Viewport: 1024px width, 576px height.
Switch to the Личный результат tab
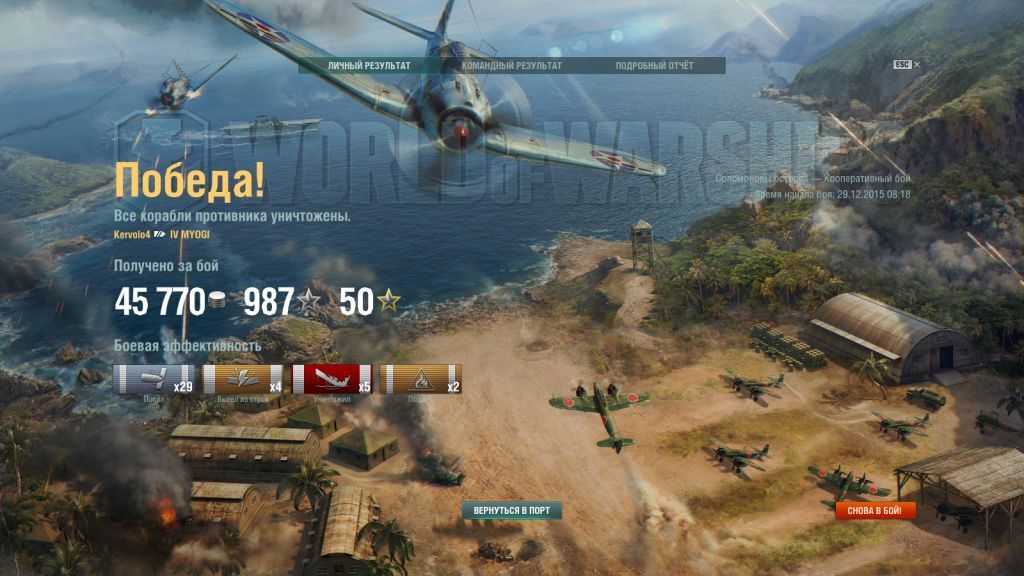[x=369, y=66]
